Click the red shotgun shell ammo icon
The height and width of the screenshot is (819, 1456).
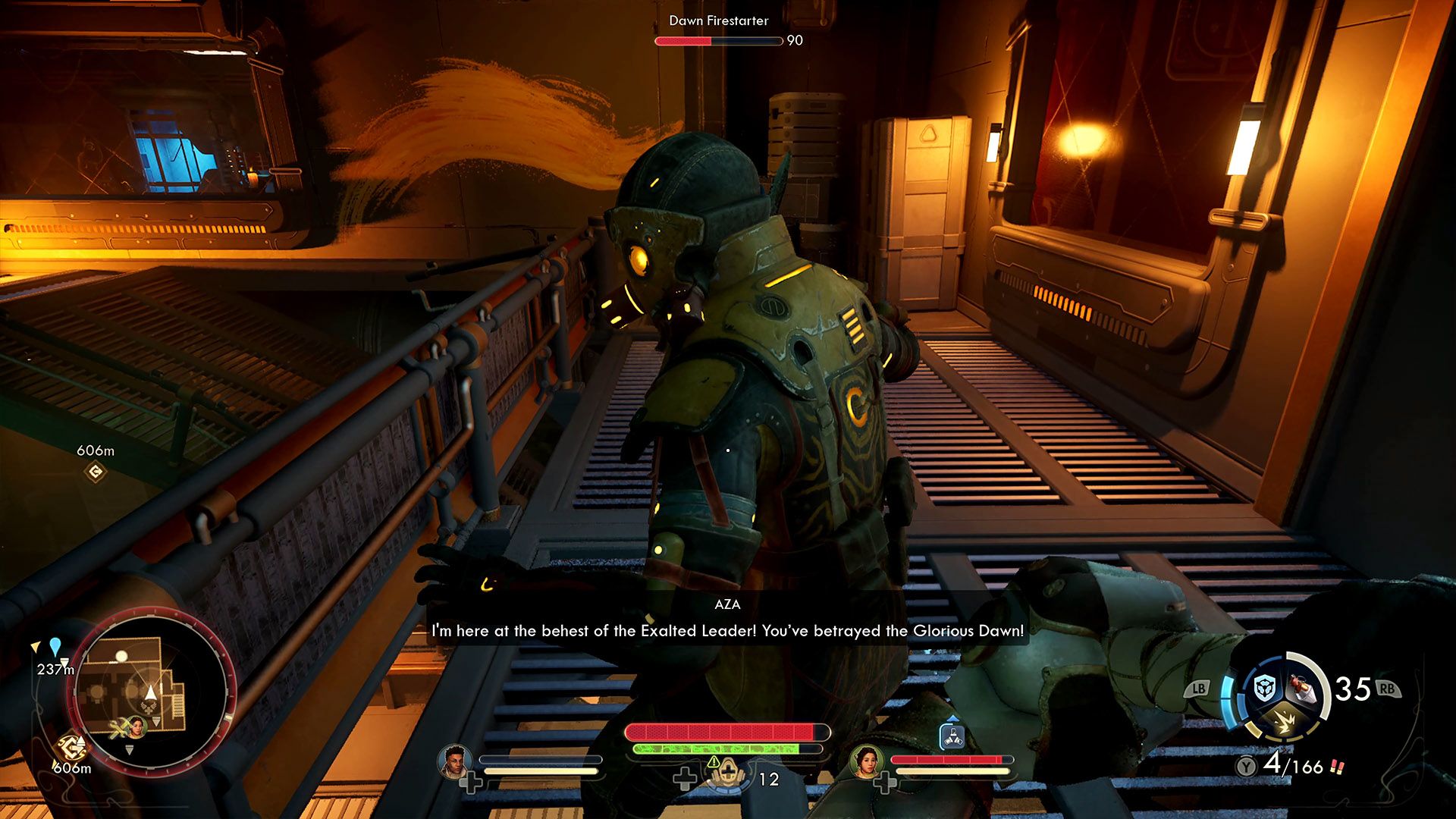pyautogui.click(x=1336, y=767)
